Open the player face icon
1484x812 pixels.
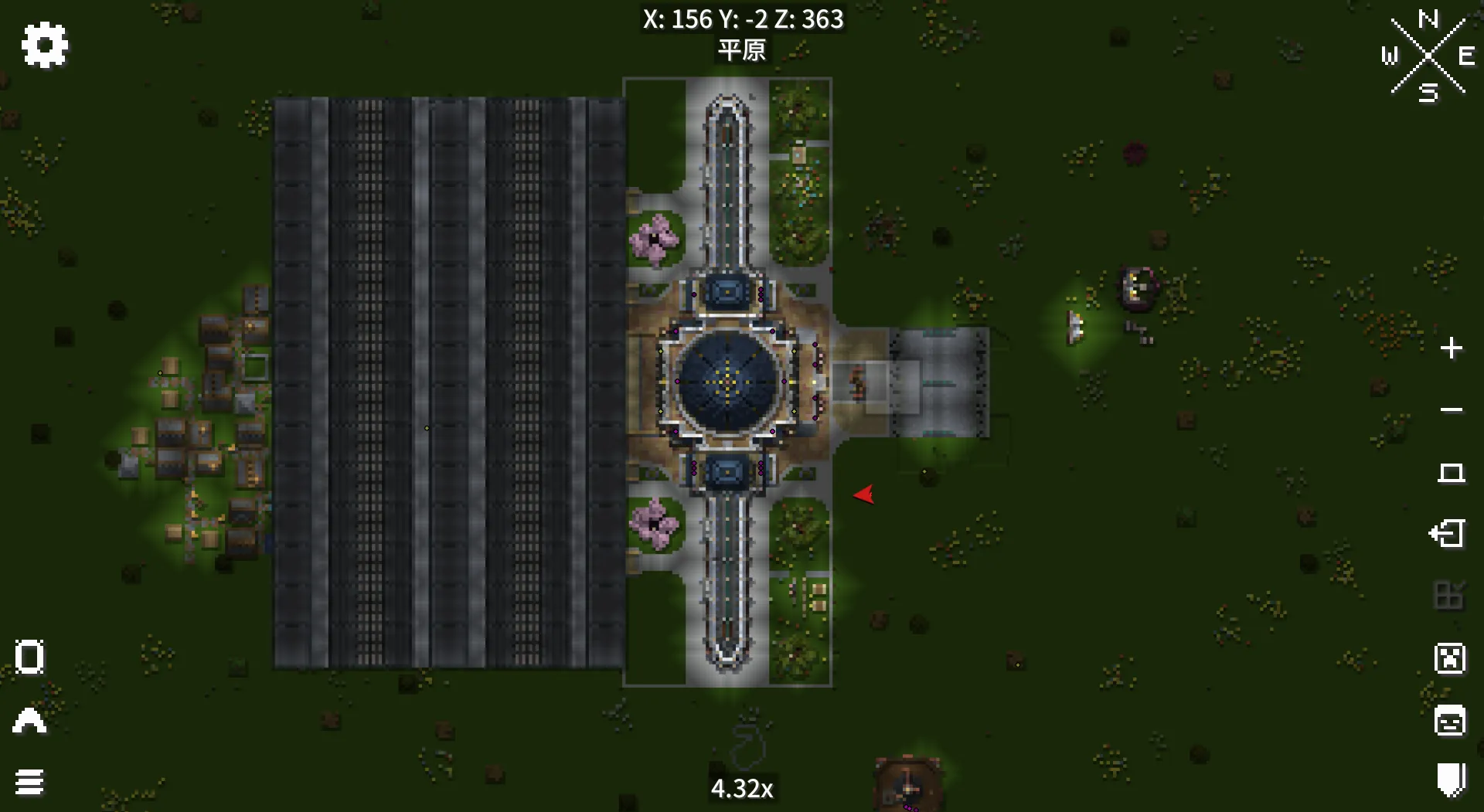[1449, 721]
